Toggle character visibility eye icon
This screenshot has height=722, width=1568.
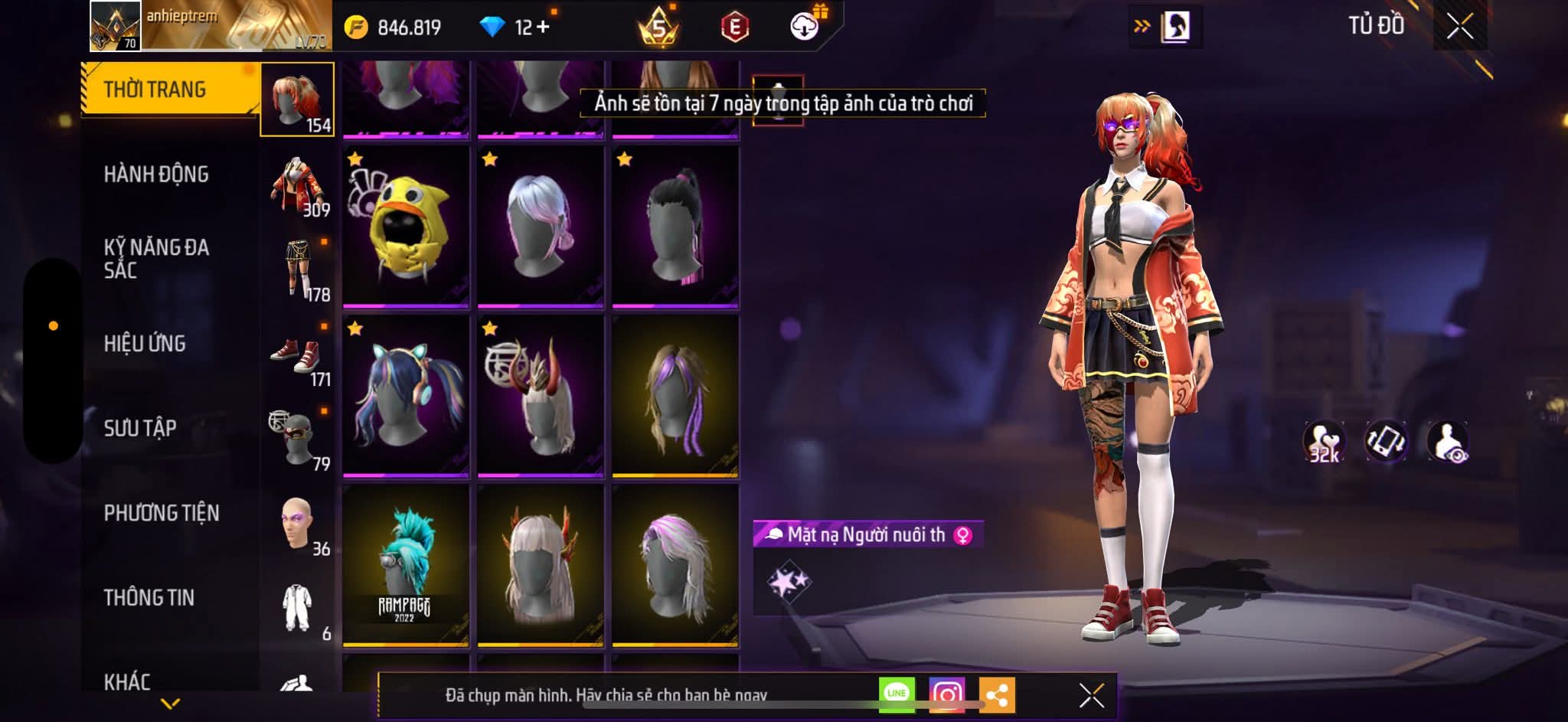point(1447,442)
